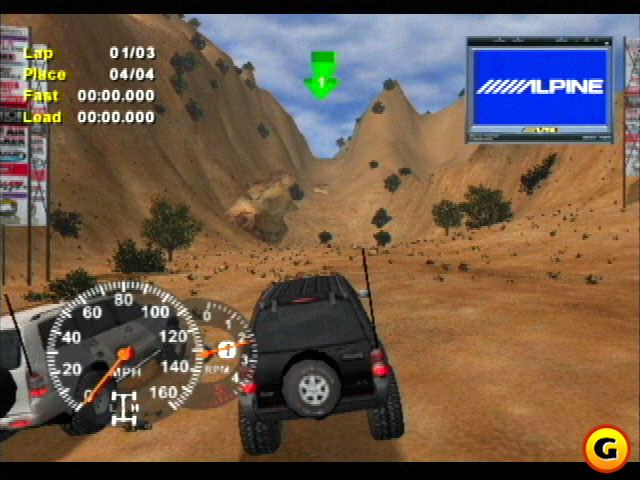
Task: Click the white drivetrain chassis icon
Action: point(124,408)
